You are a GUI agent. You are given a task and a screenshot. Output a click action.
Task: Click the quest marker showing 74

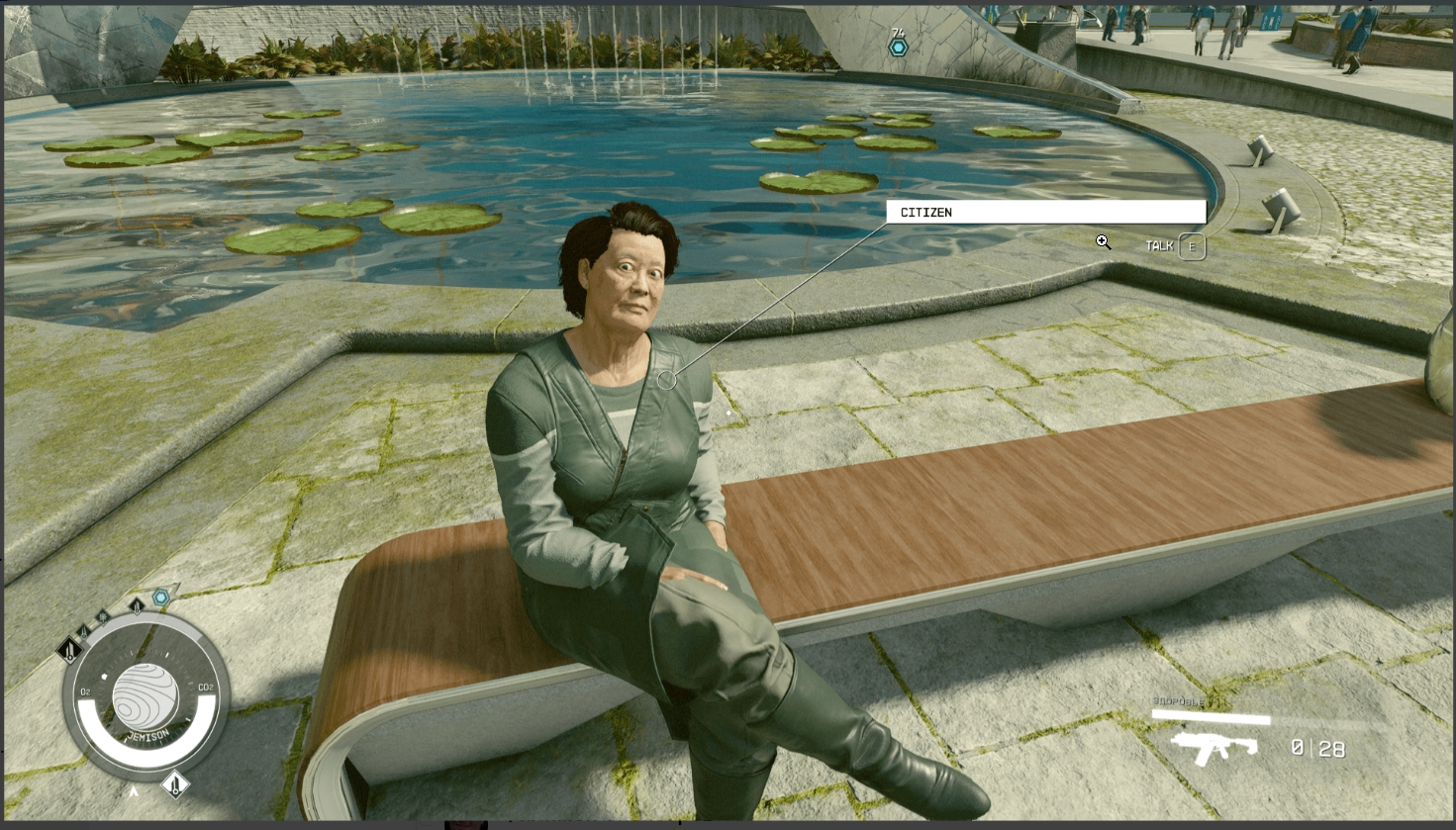898,46
